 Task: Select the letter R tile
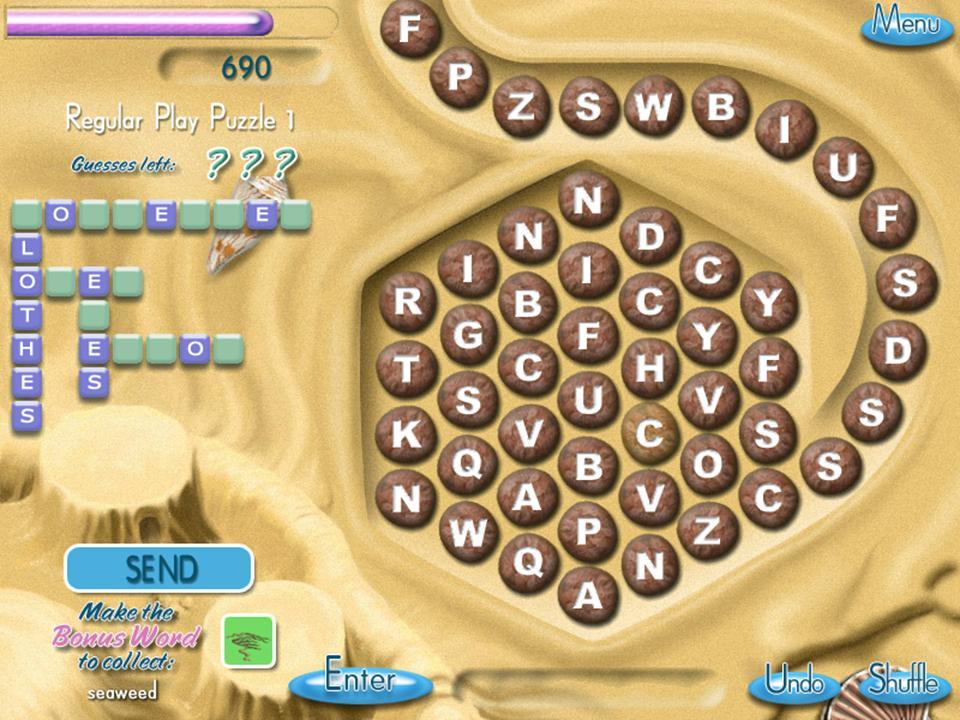(407, 301)
